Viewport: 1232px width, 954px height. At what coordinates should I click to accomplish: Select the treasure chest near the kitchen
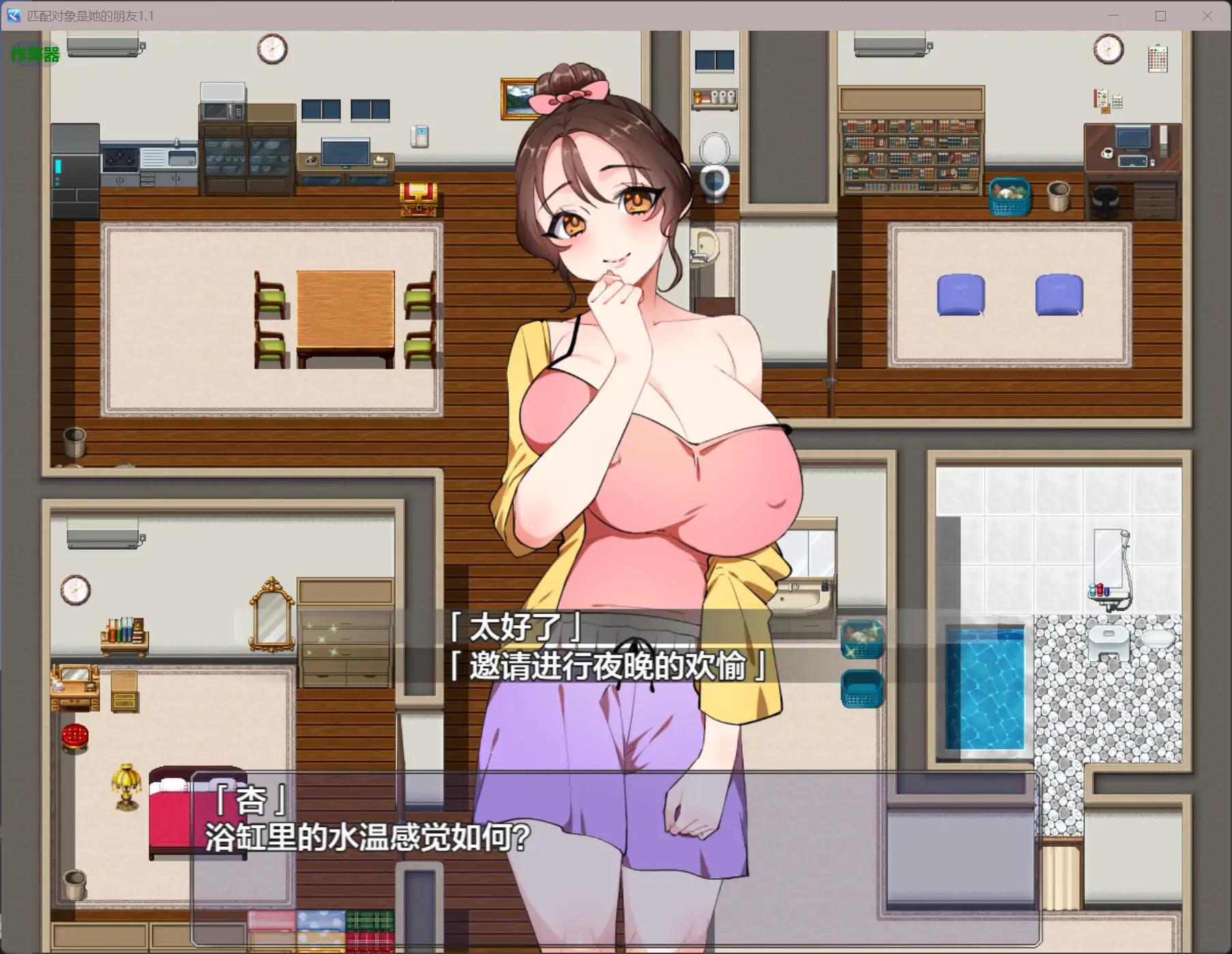click(x=418, y=199)
